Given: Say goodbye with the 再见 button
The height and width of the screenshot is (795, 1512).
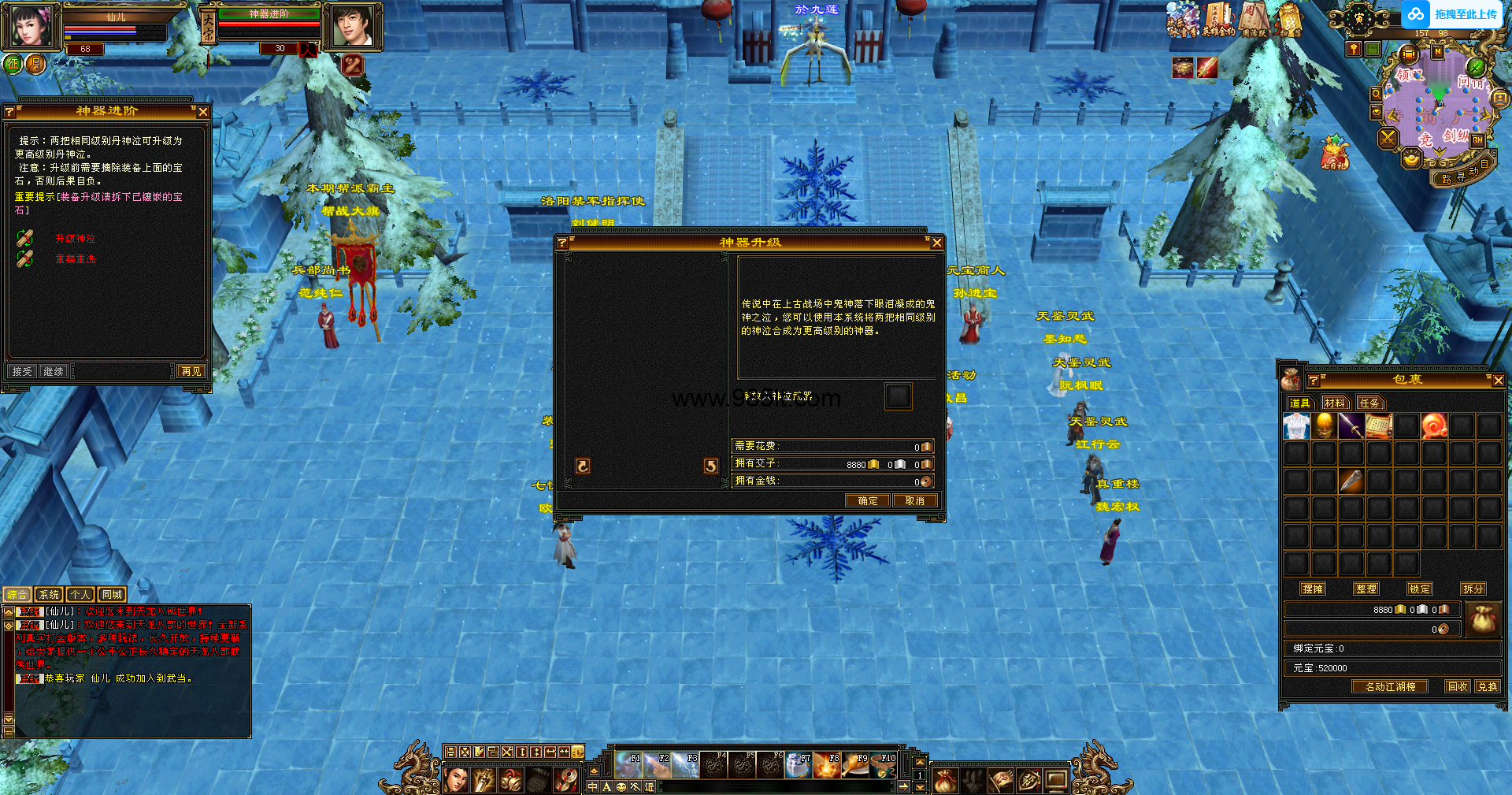Looking at the screenshot, I should [x=191, y=371].
